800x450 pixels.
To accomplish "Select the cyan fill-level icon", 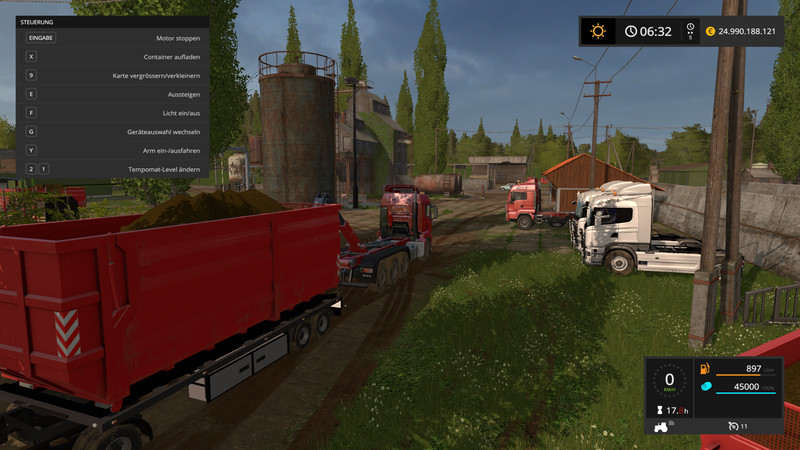I will coord(704,387).
